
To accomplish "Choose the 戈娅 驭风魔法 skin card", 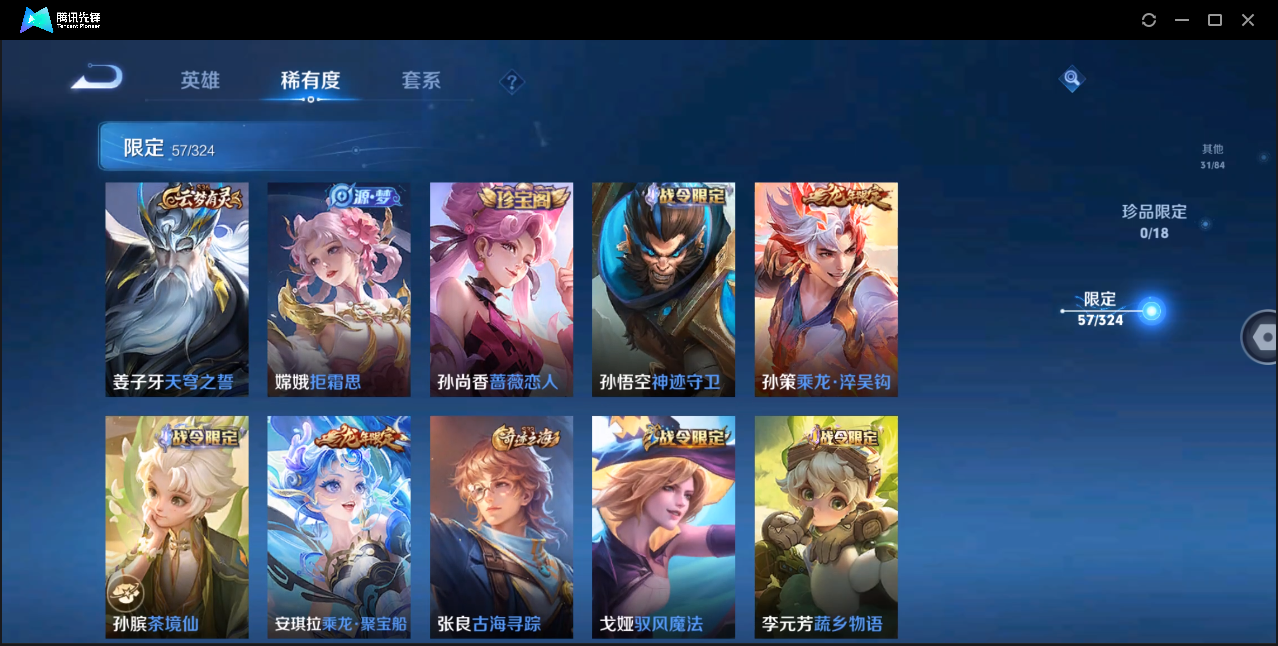I will click(x=663, y=527).
